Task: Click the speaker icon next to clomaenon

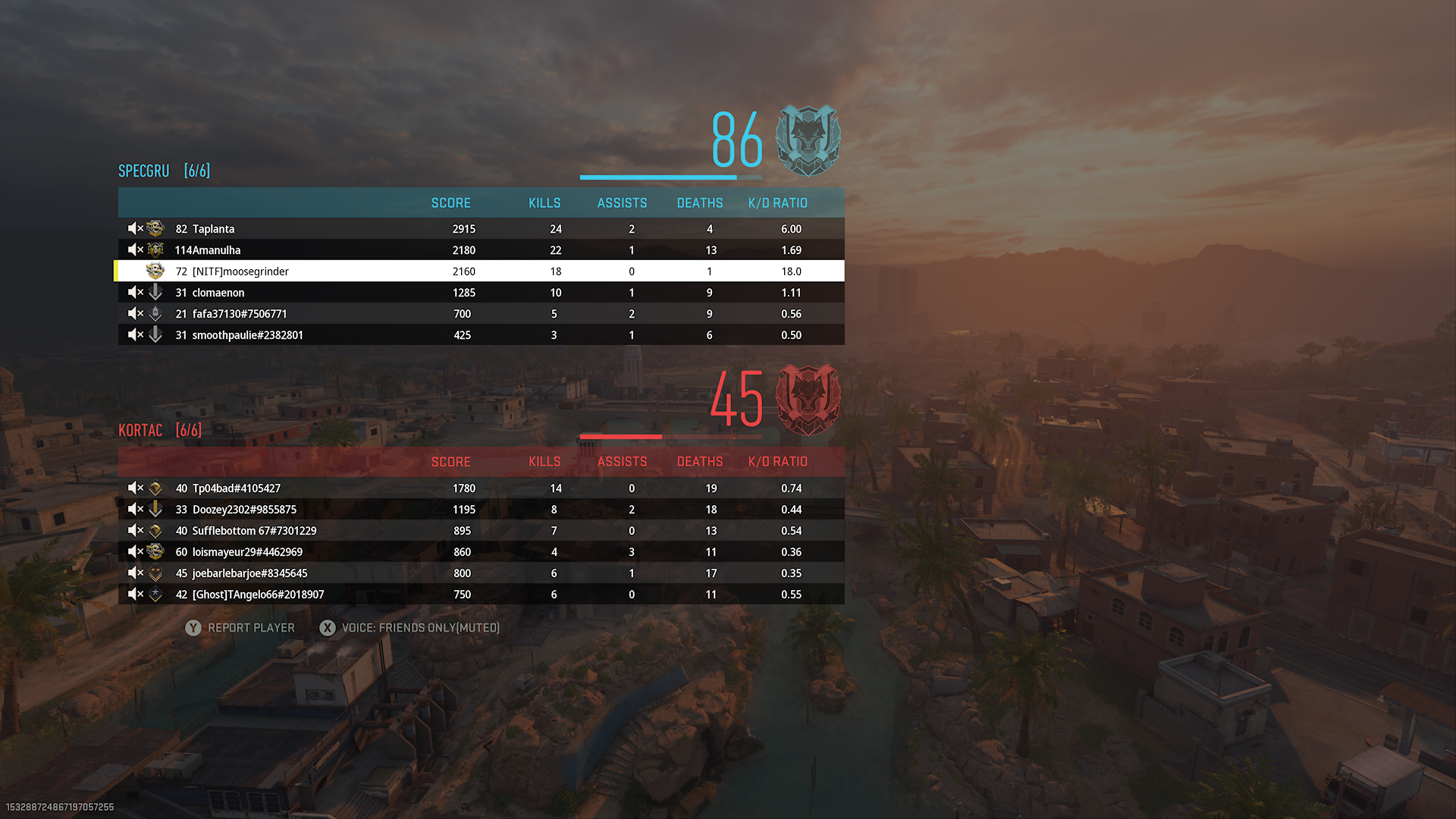Action: [135, 292]
